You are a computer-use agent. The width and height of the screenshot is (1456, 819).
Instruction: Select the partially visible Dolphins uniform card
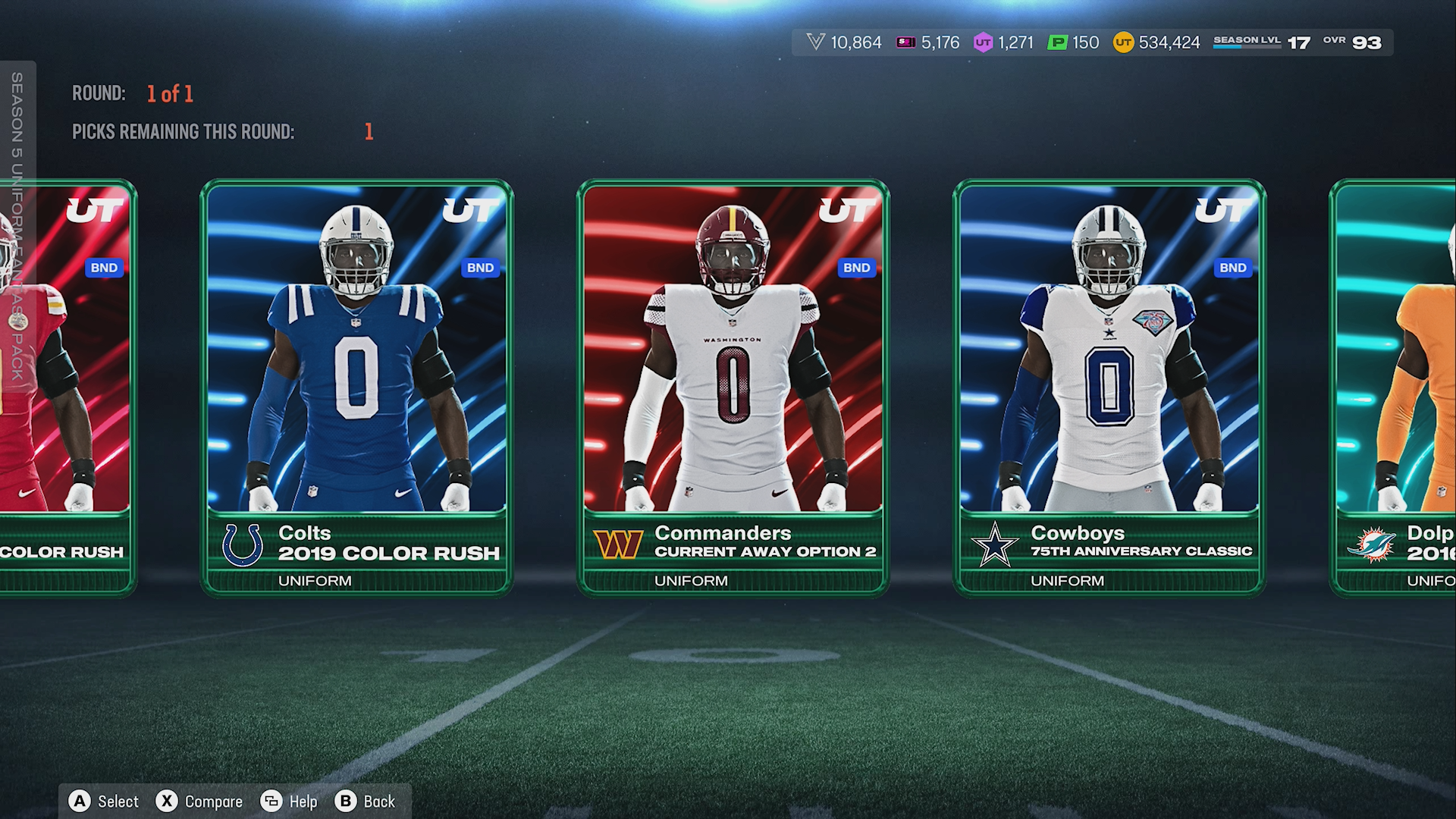pos(1395,387)
